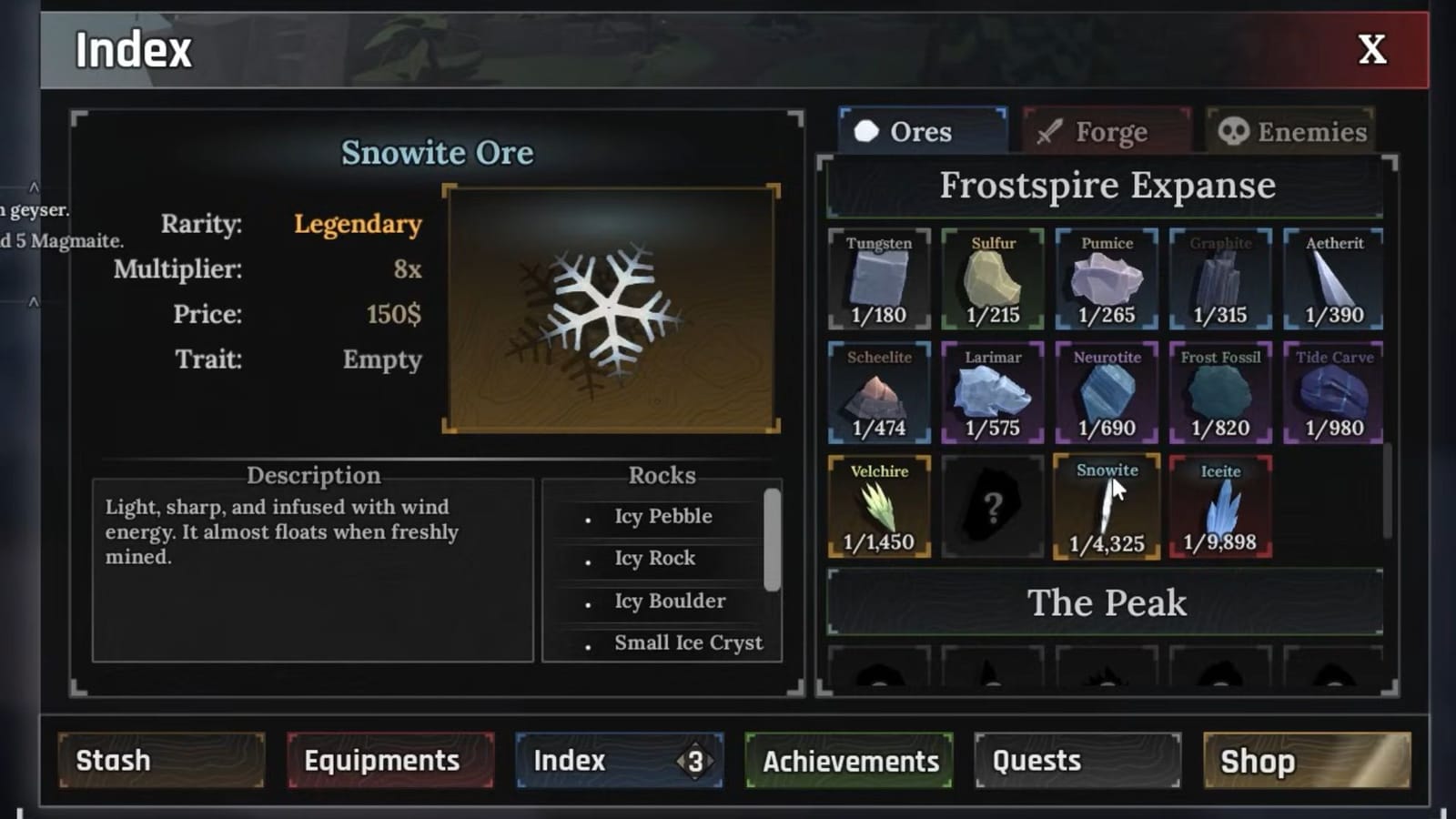View the Iceite ore details
1456x819 pixels.
pos(1220,507)
